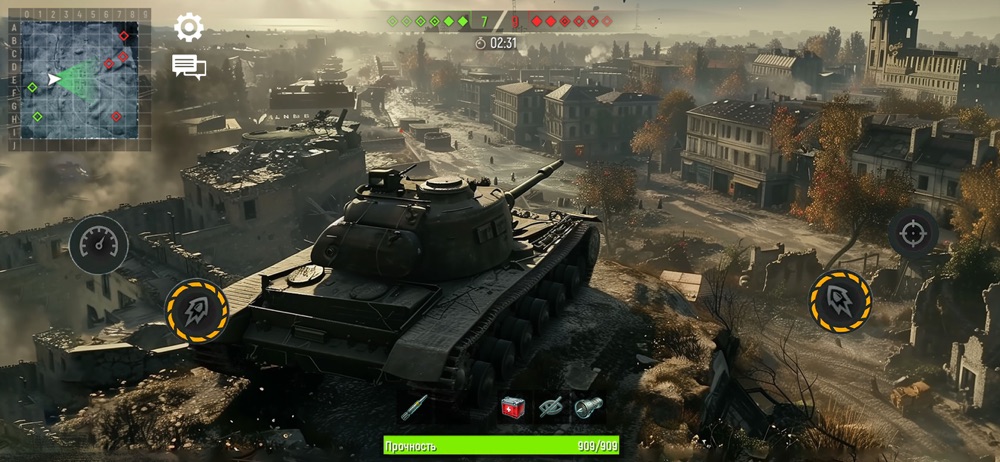Tap the speedometer cruise control button

(x=98, y=245)
